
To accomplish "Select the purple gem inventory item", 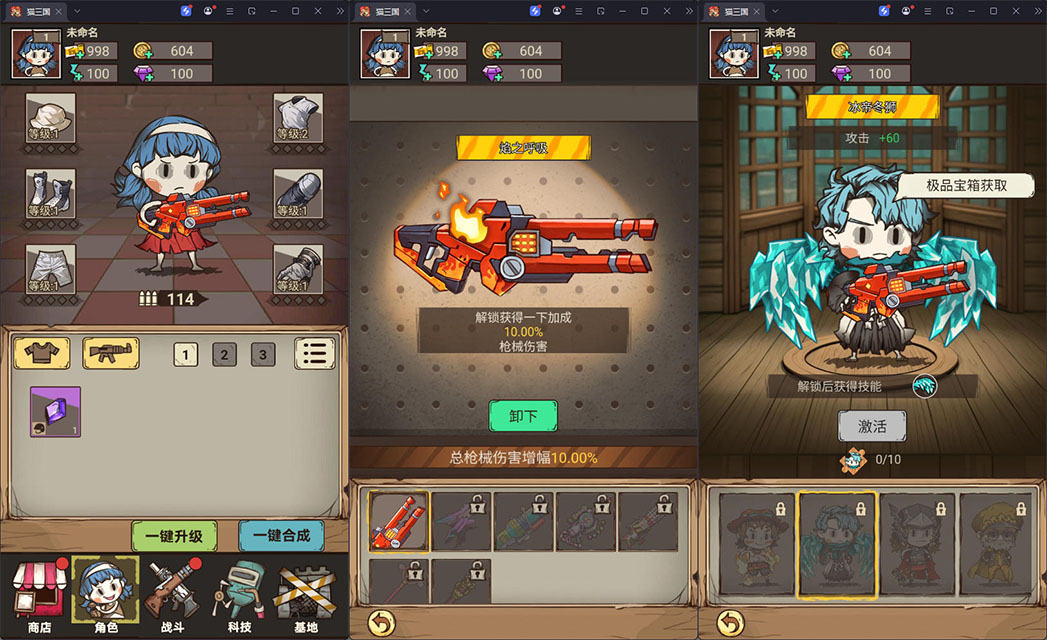I will pos(55,412).
